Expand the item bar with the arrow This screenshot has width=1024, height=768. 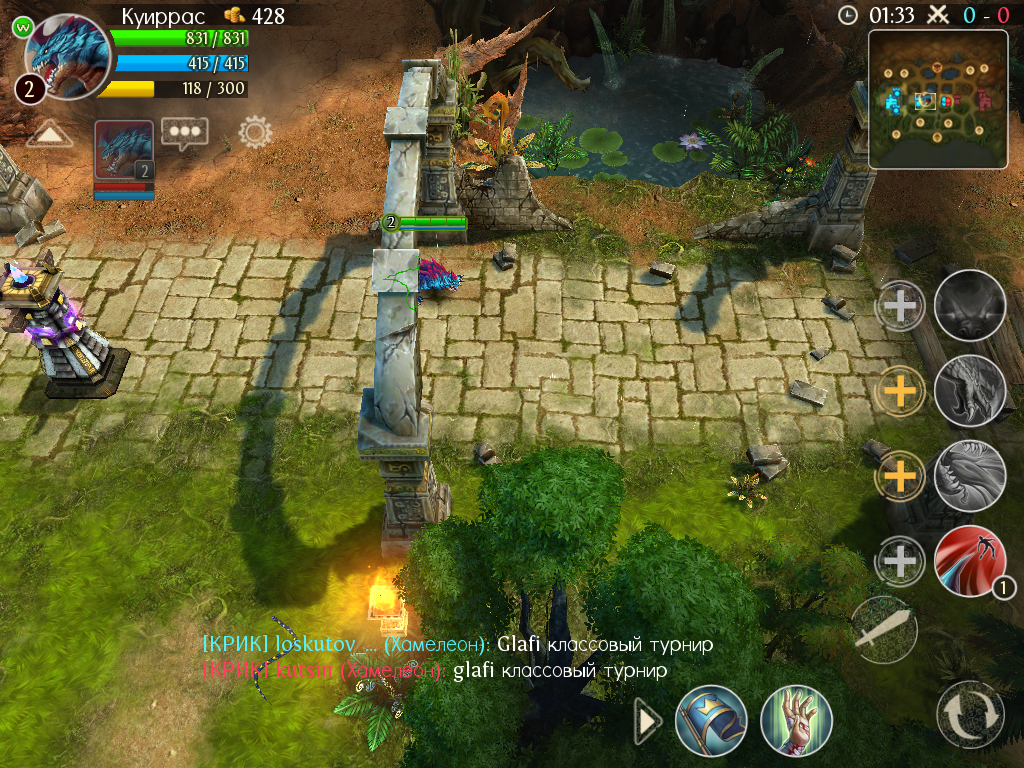(648, 721)
